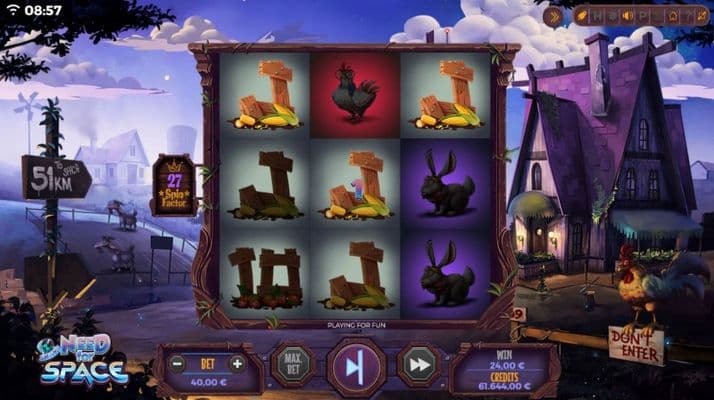Viewport: 714px width, 400px height.
Task: Open the paytable with the P icon
Action: tap(642, 16)
